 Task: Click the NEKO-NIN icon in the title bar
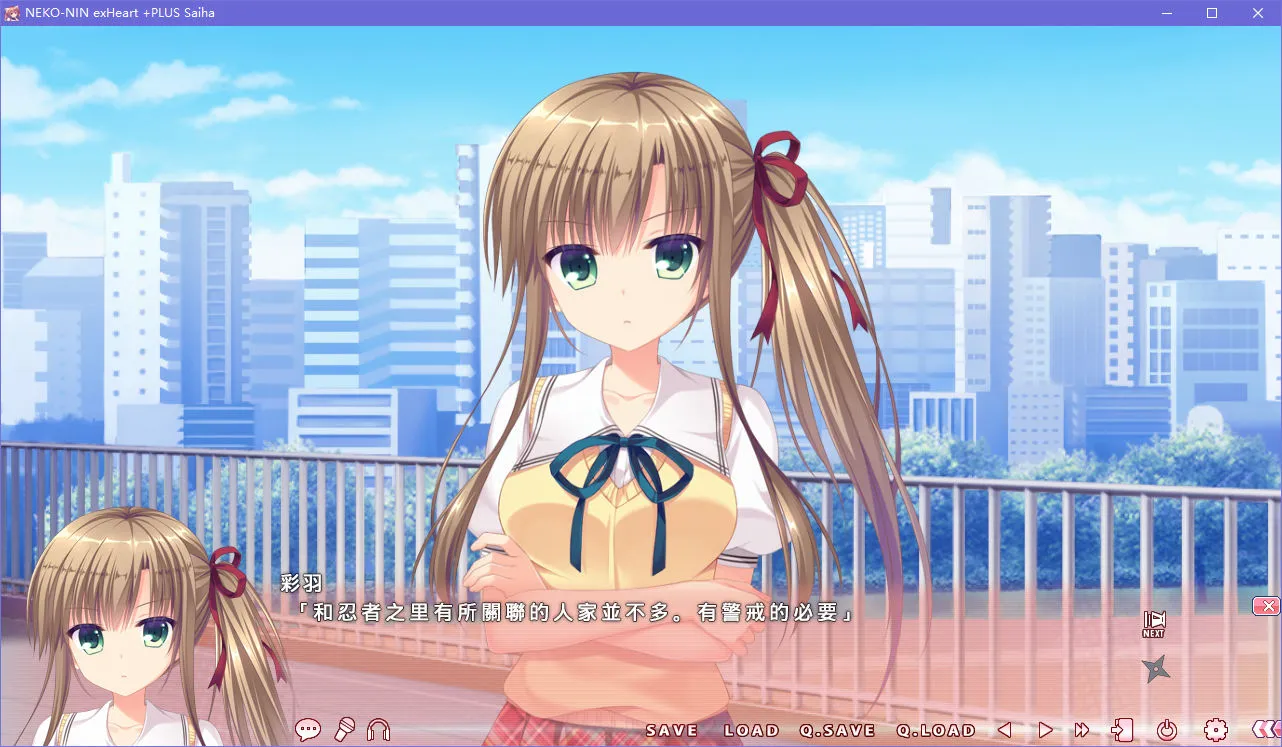pos(12,13)
